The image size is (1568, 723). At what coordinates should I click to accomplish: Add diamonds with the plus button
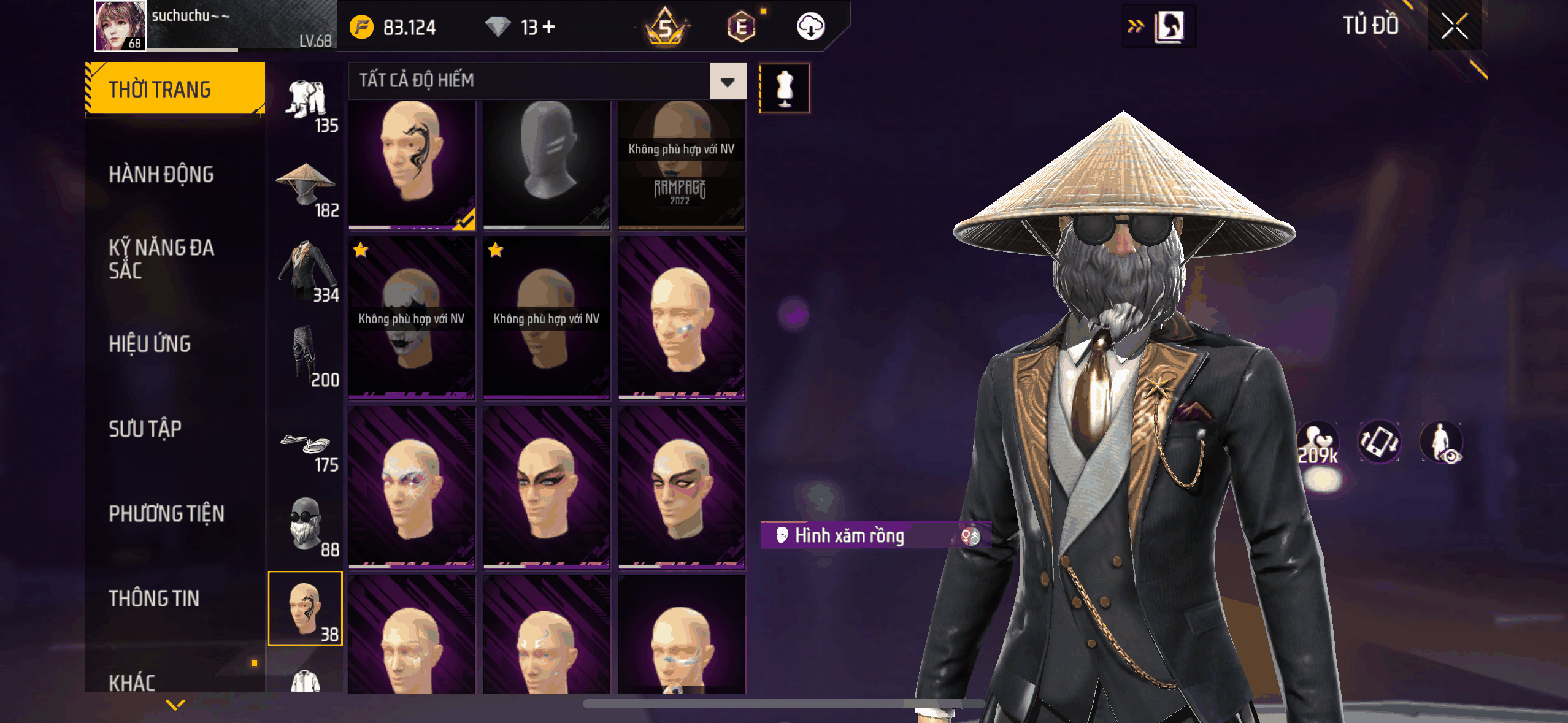(549, 27)
